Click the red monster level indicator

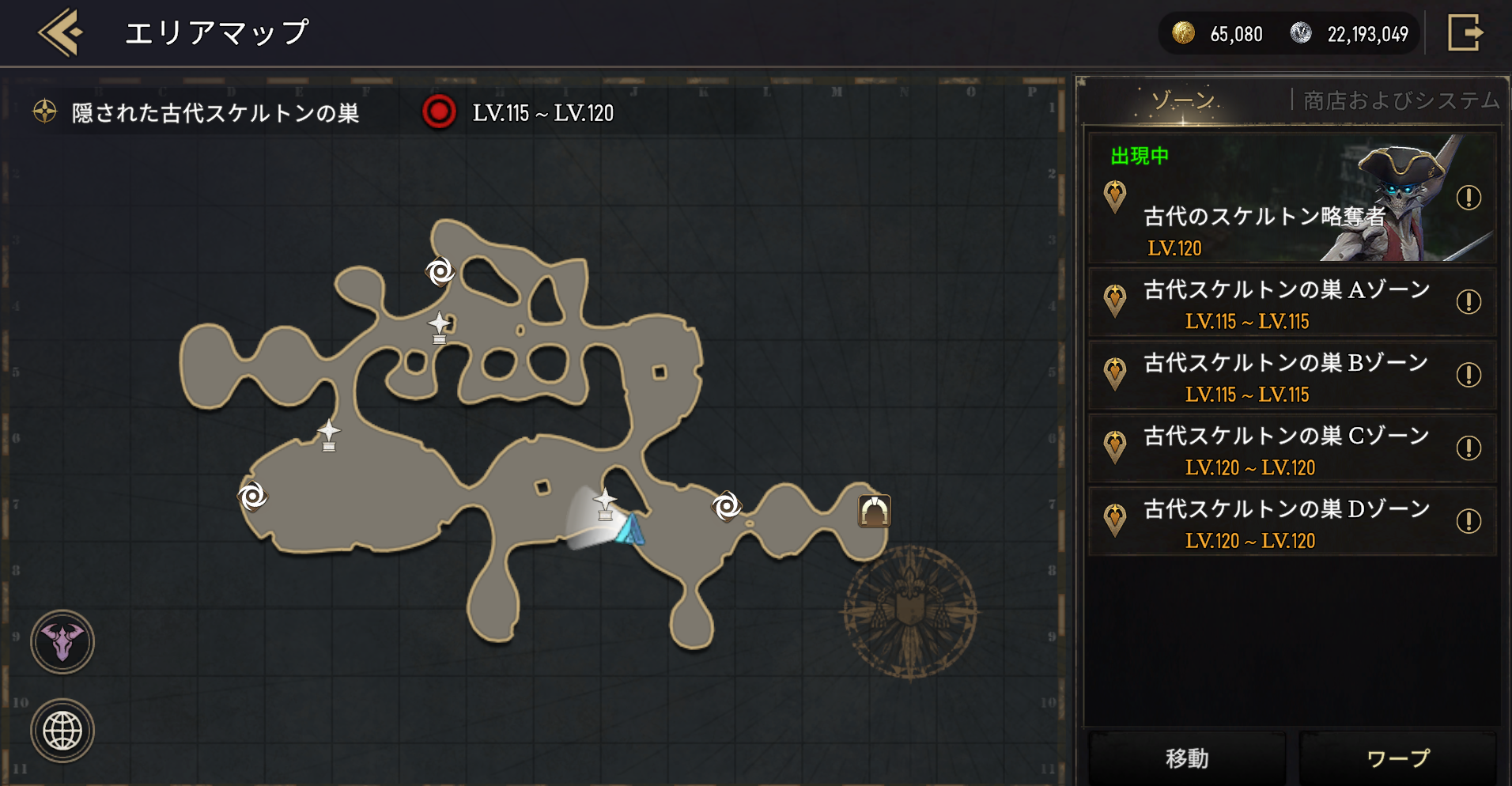coord(439,112)
